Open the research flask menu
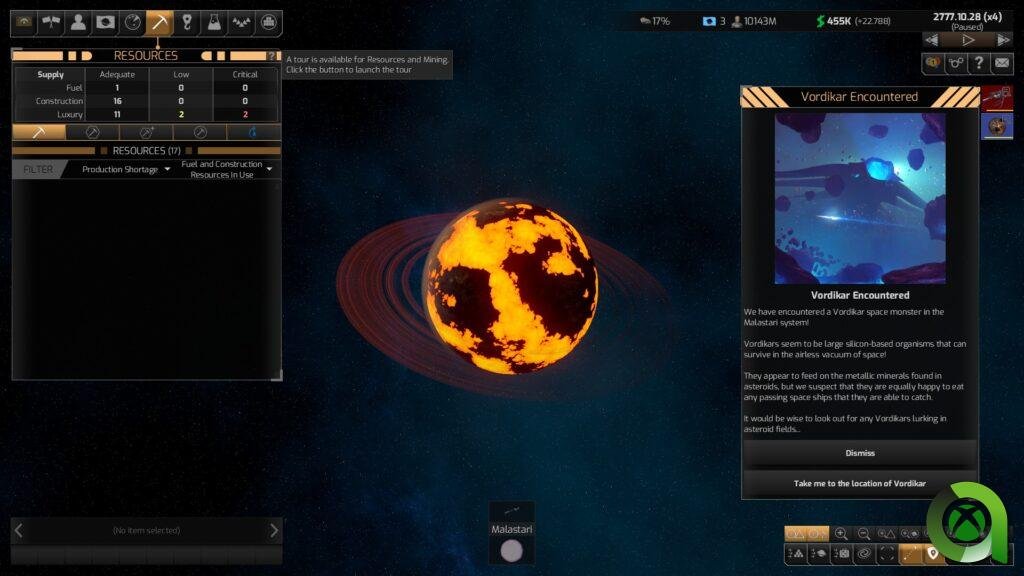The width and height of the screenshot is (1024, 576). [x=214, y=22]
